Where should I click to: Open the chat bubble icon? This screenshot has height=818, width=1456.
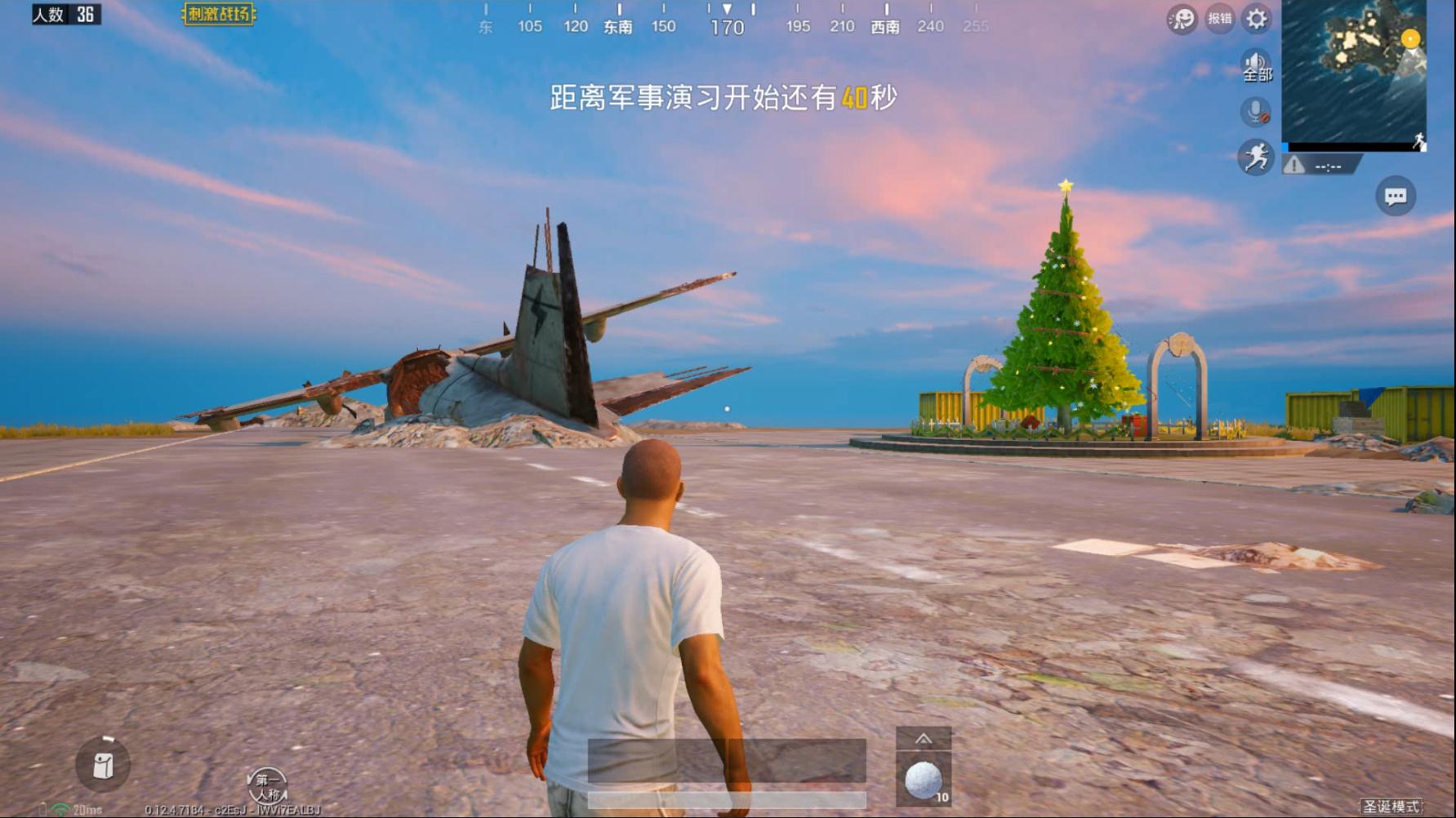(1396, 196)
